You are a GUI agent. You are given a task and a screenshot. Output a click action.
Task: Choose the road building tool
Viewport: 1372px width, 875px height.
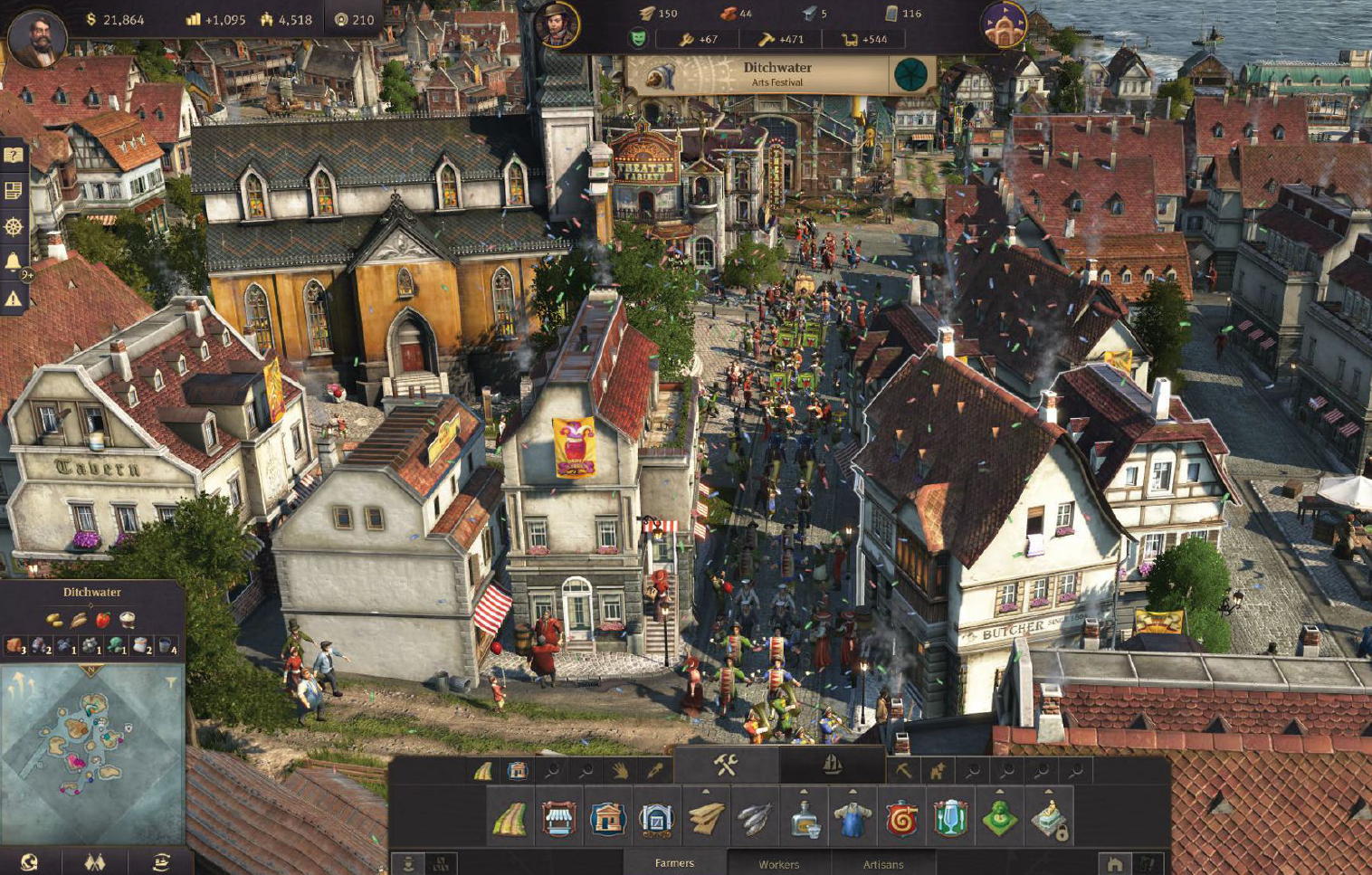tap(510, 819)
